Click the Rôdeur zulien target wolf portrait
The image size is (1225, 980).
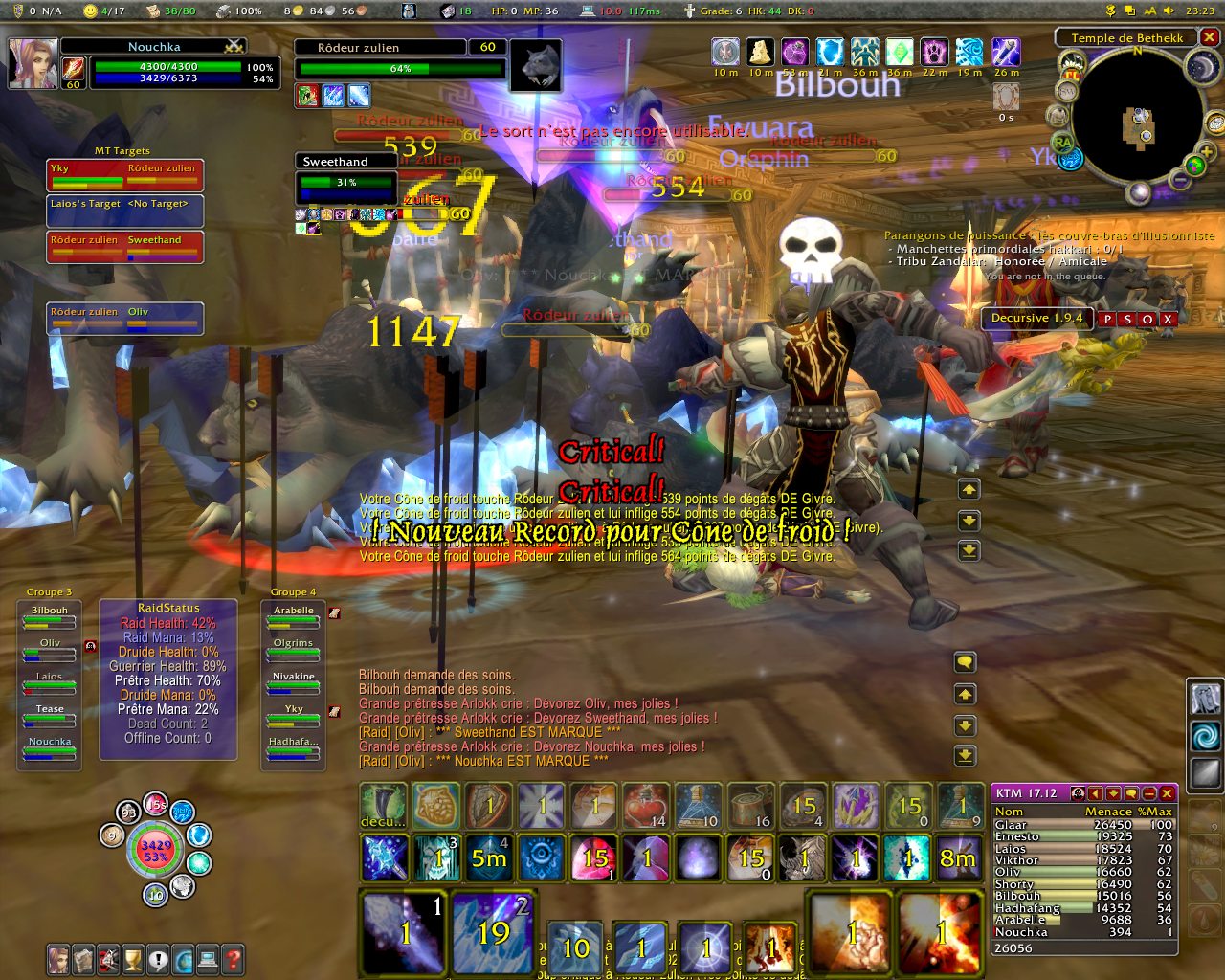tap(535, 65)
